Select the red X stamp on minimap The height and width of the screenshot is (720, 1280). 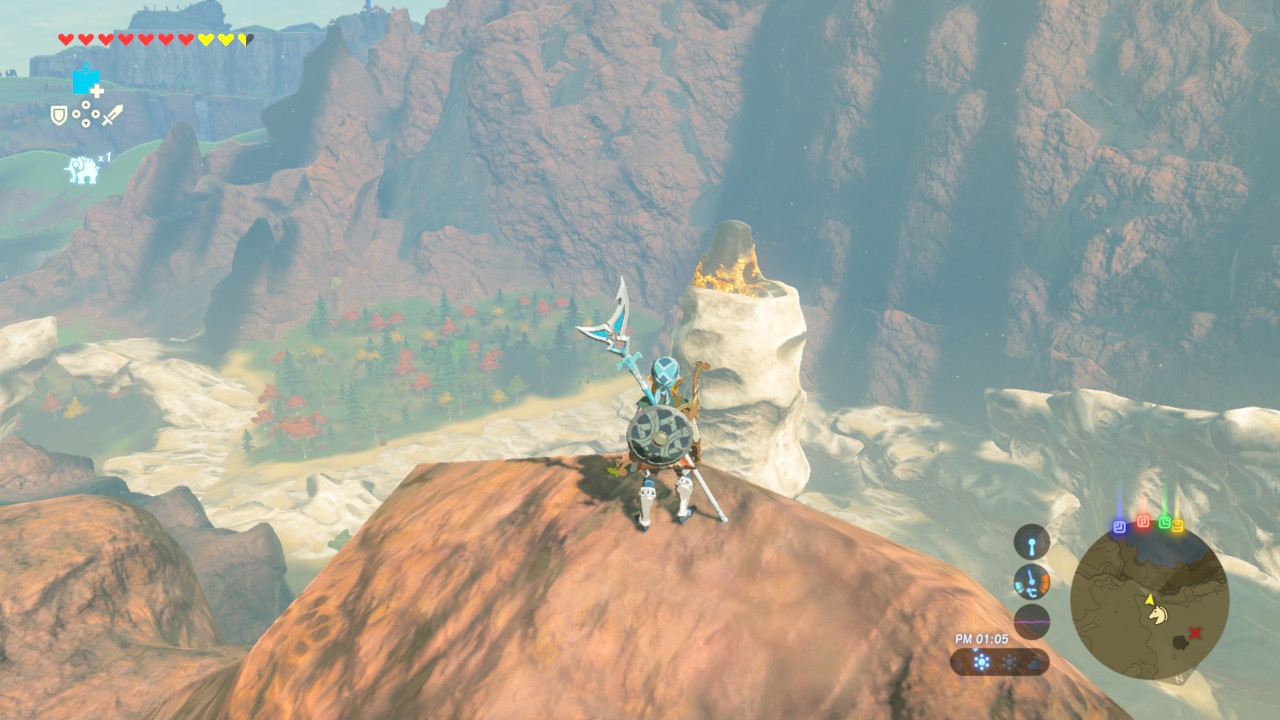pos(1194,632)
